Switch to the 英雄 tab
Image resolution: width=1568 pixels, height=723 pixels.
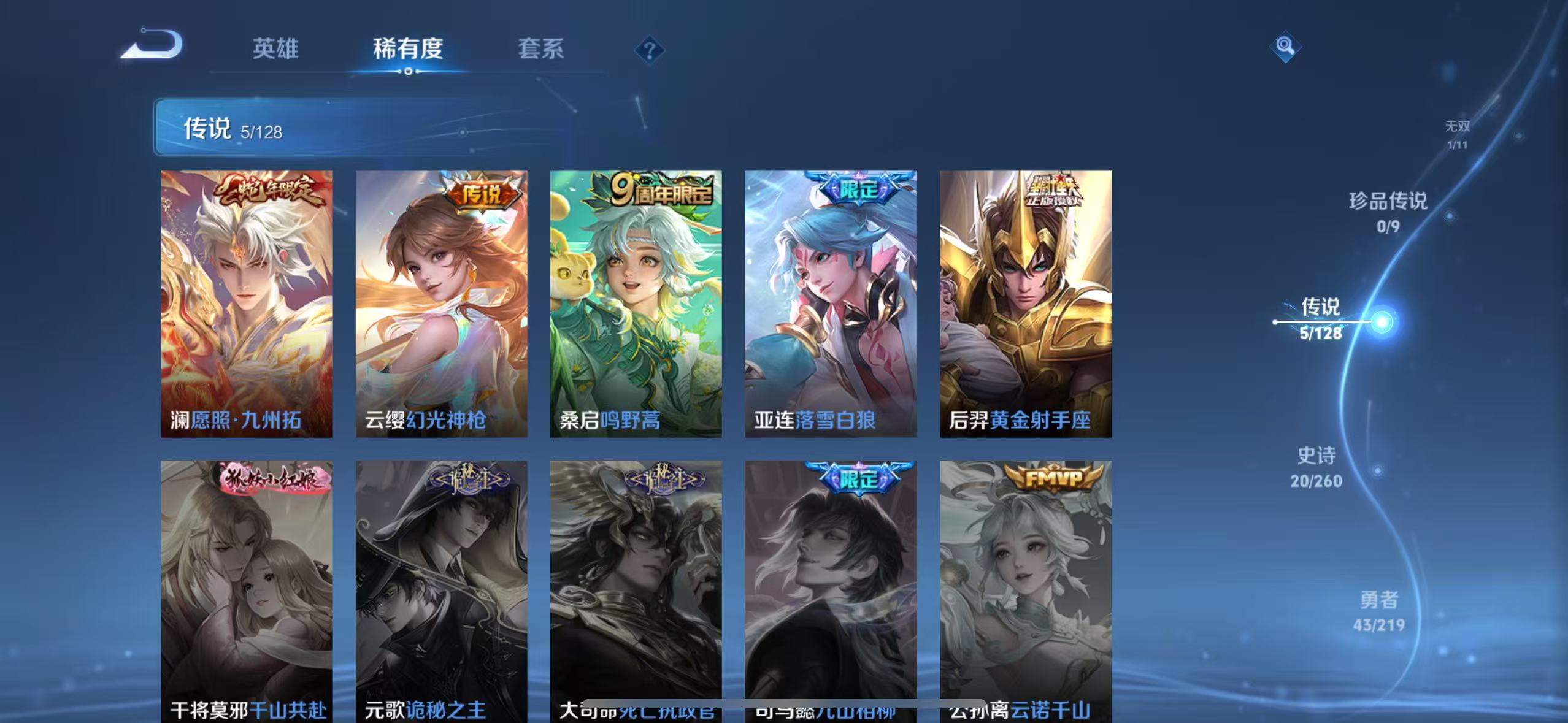[x=276, y=50]
